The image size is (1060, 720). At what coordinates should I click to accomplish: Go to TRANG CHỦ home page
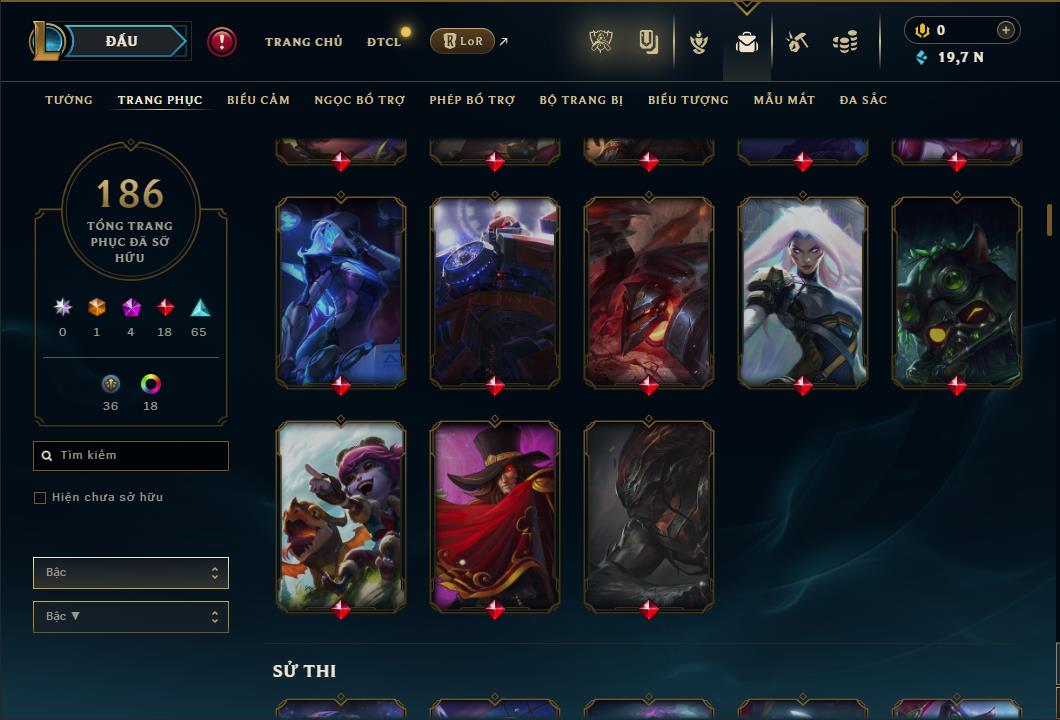(x=303, y=42)
